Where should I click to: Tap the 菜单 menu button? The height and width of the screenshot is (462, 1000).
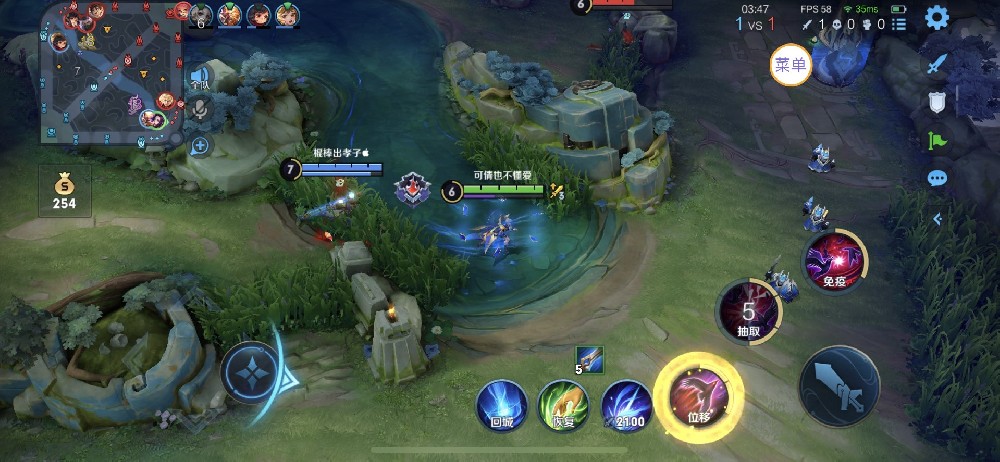790,65
